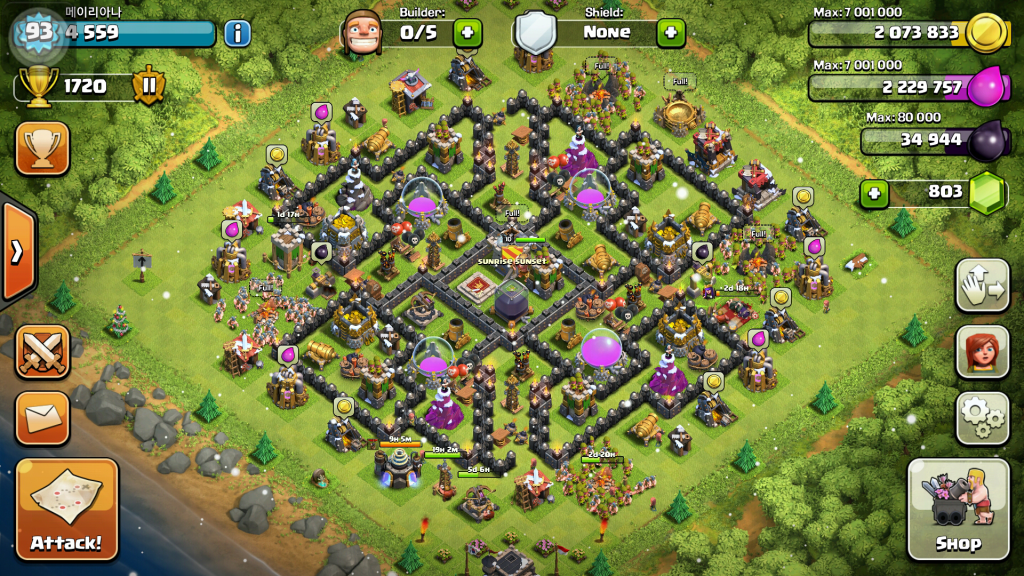The height and width of the screenshot is (576, 1024).
Task: Open the Shop
Action: [x=958, y=509]
